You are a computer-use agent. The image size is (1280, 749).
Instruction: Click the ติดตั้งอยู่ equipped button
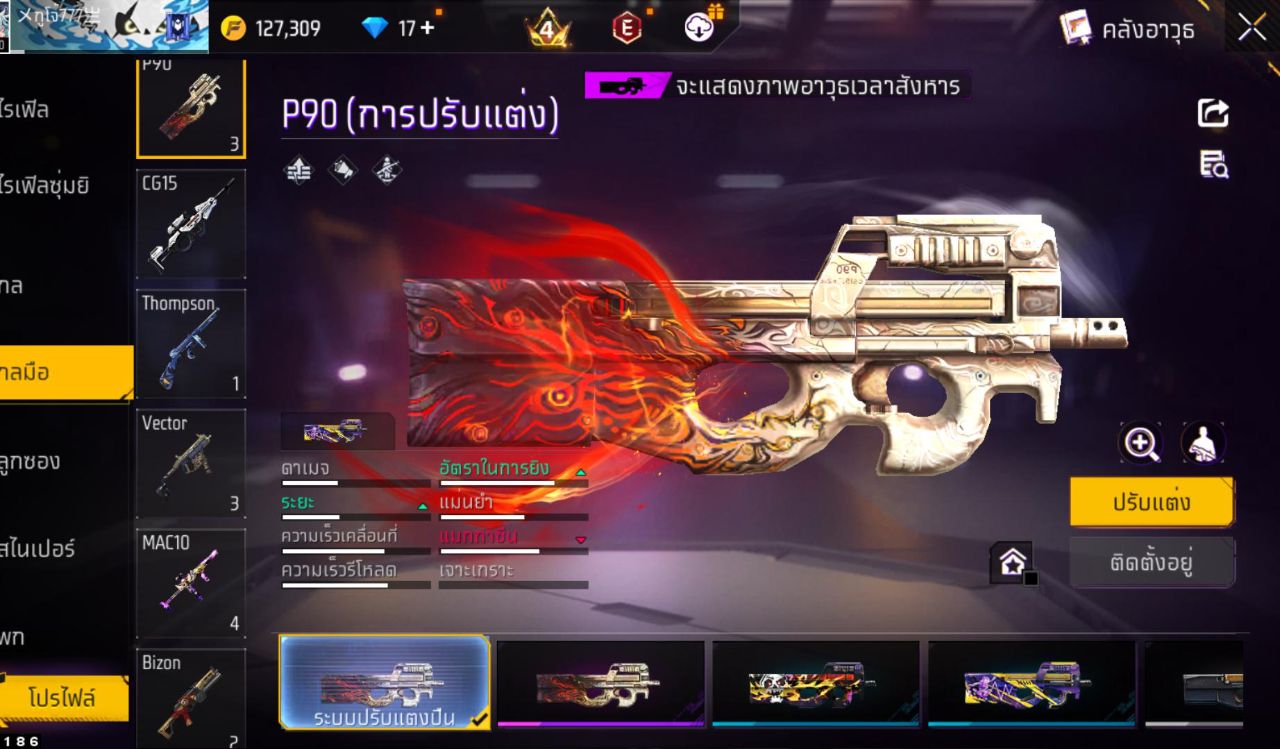(x=1151, y=562)
